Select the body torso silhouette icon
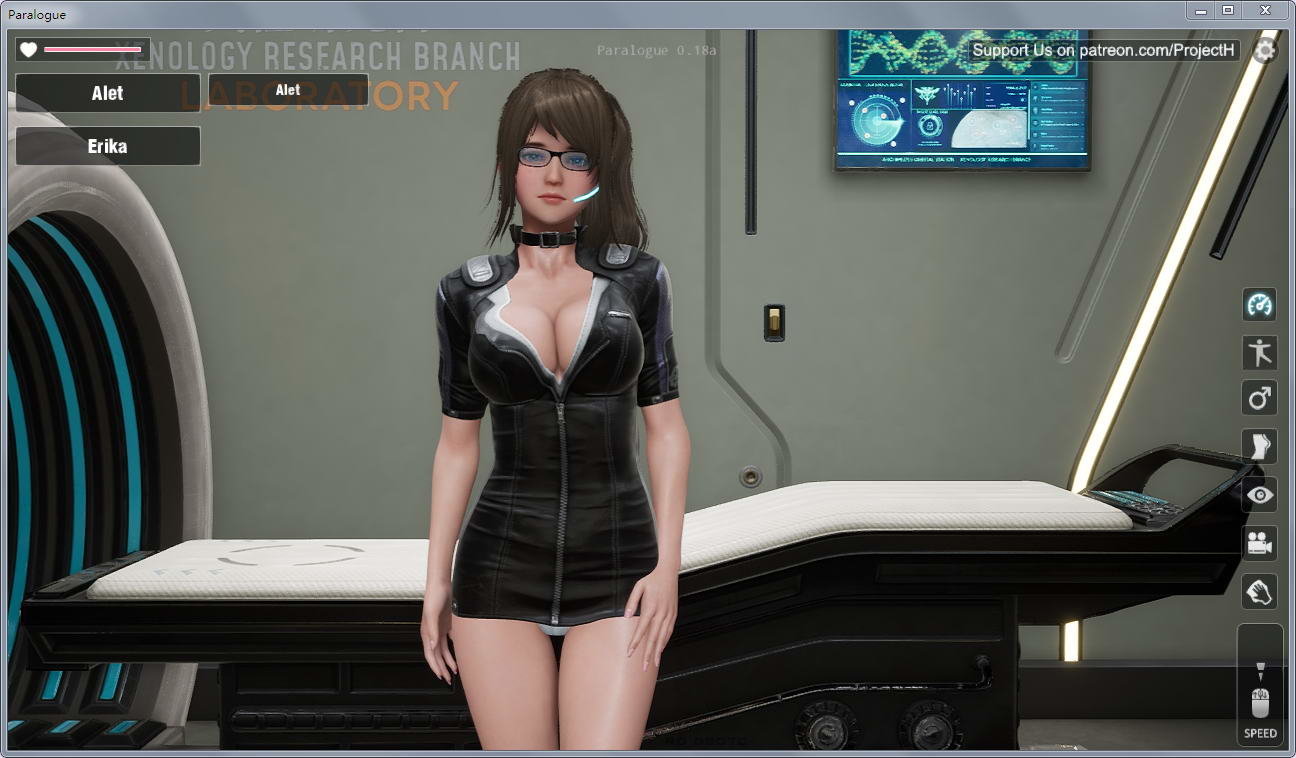This screenshot has width=1296, height=758. (x=1260, y=446)
